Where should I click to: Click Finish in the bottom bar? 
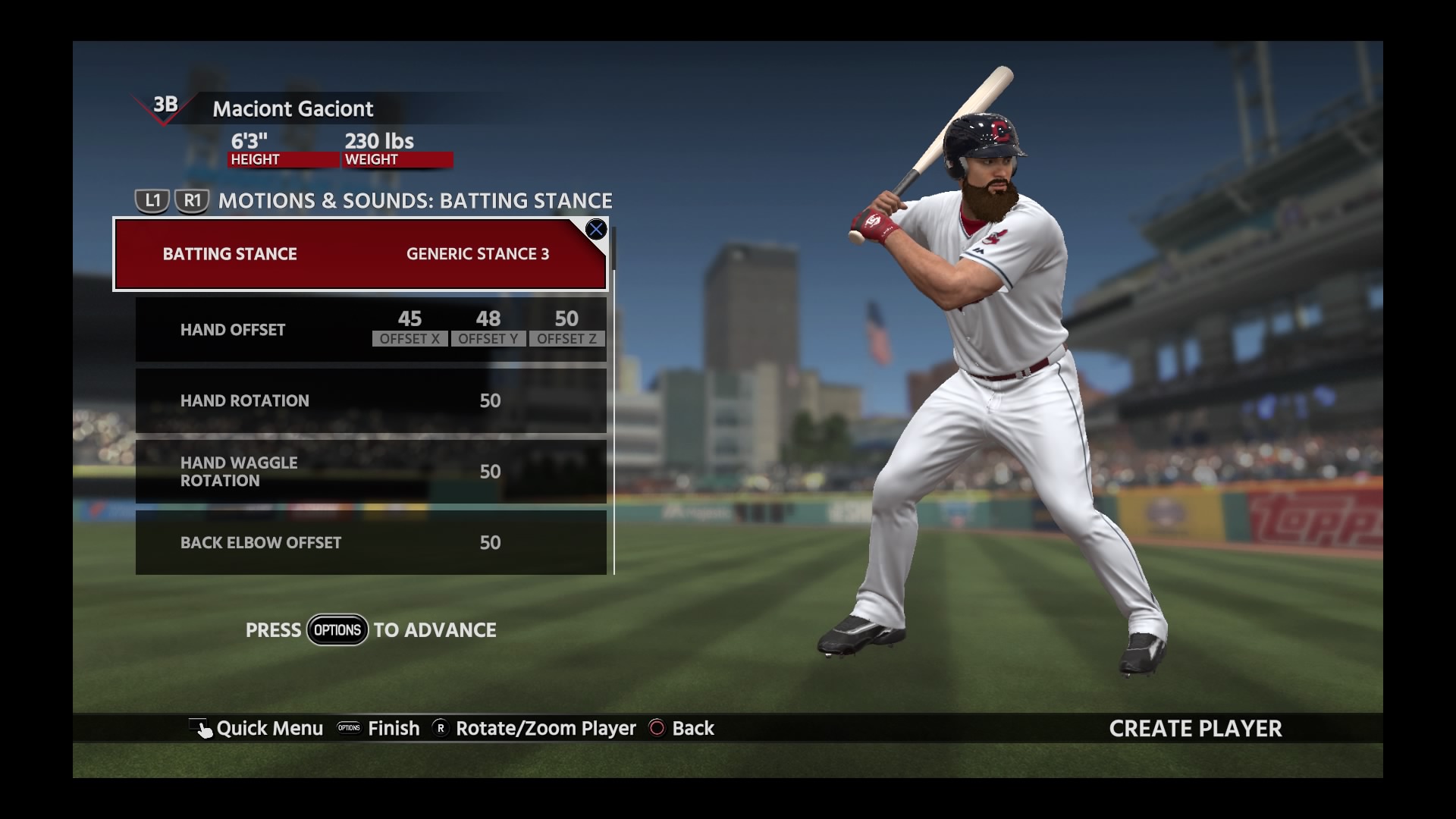click(381, 729)
